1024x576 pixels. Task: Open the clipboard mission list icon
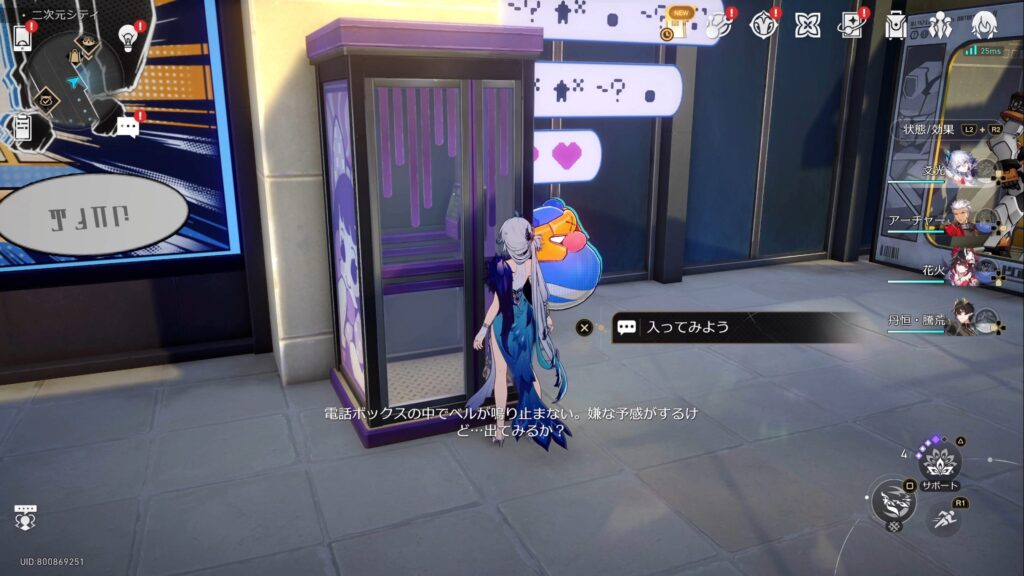tap(22, 127)
